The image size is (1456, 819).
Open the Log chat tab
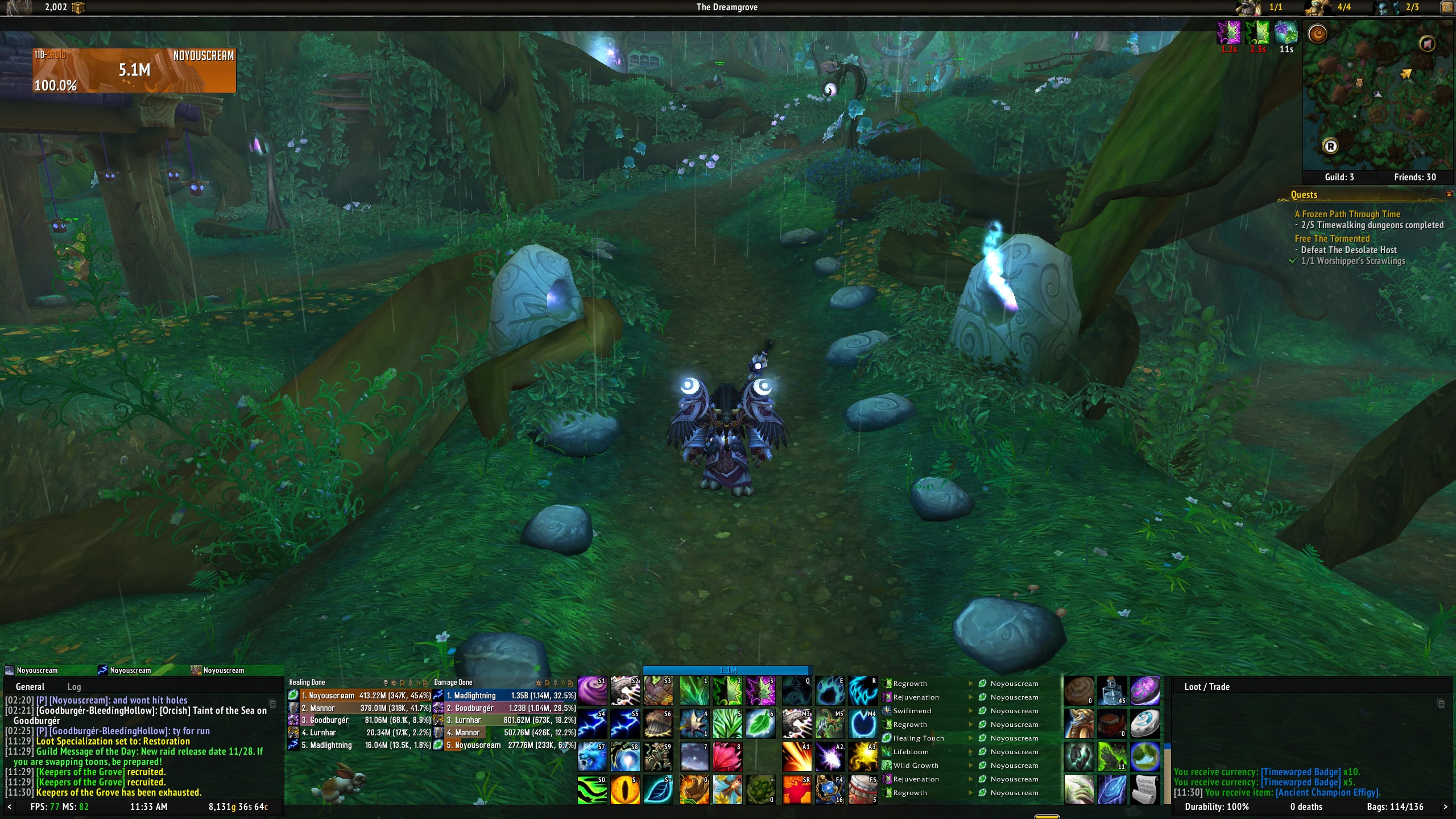pyautogui.click(x=74, y=686)
